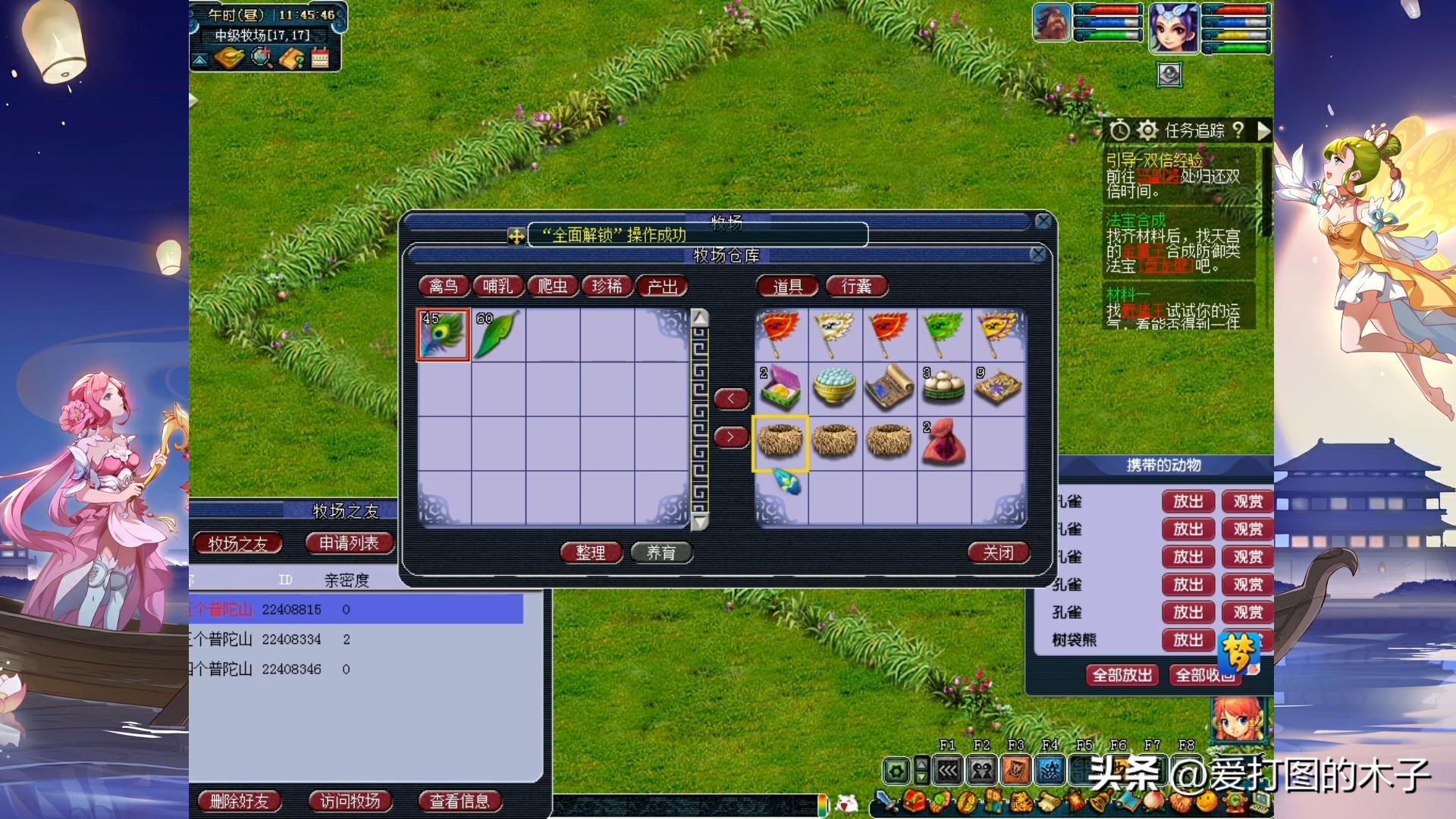This screenshot has height=819, width=1456.
Task: Click the 整理 button to organize the warehouse
Action: [590, 553]
